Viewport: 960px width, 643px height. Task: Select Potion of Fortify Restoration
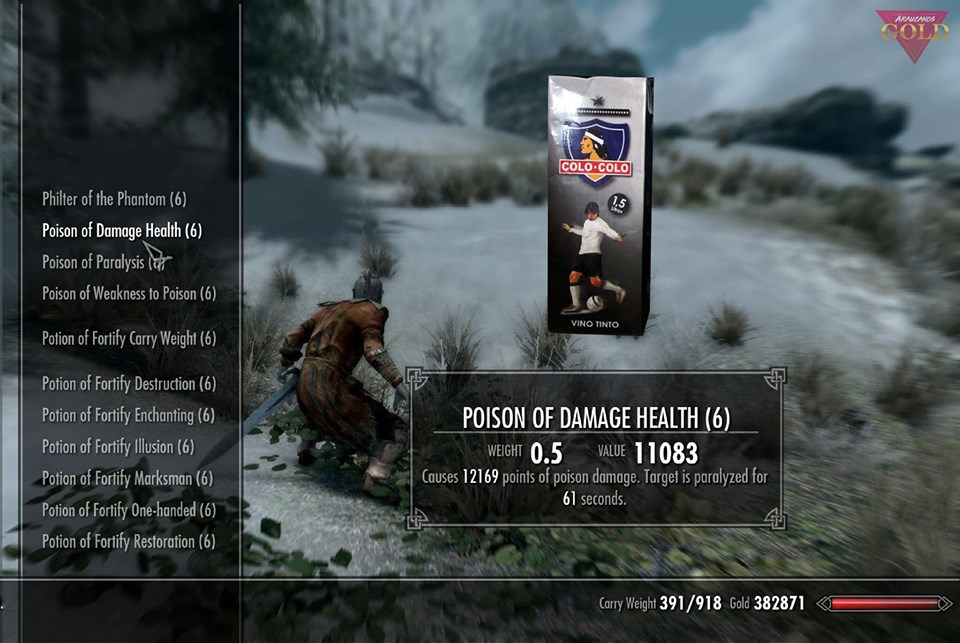point(129,541)
